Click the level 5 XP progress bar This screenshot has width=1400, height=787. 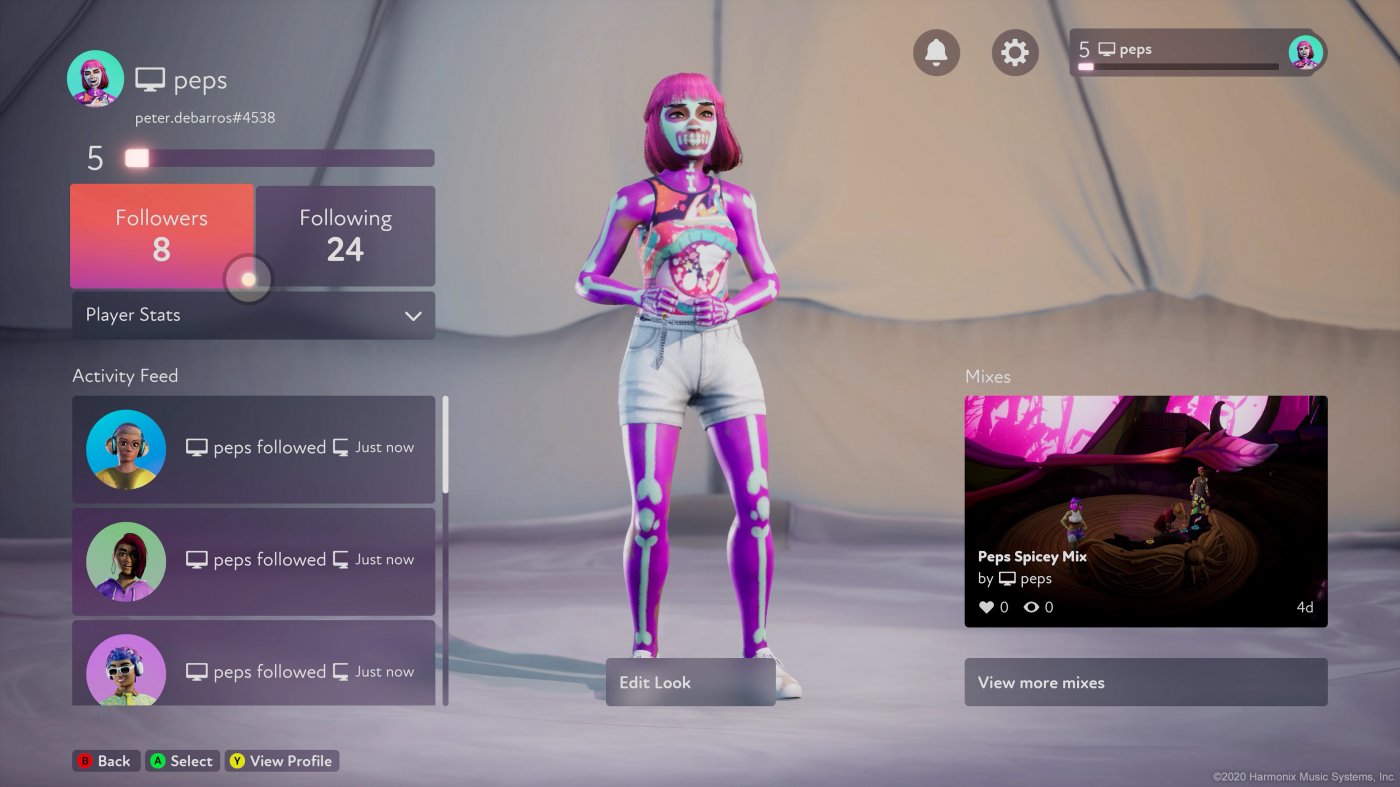pyautogui.click(x=278, y=157)
